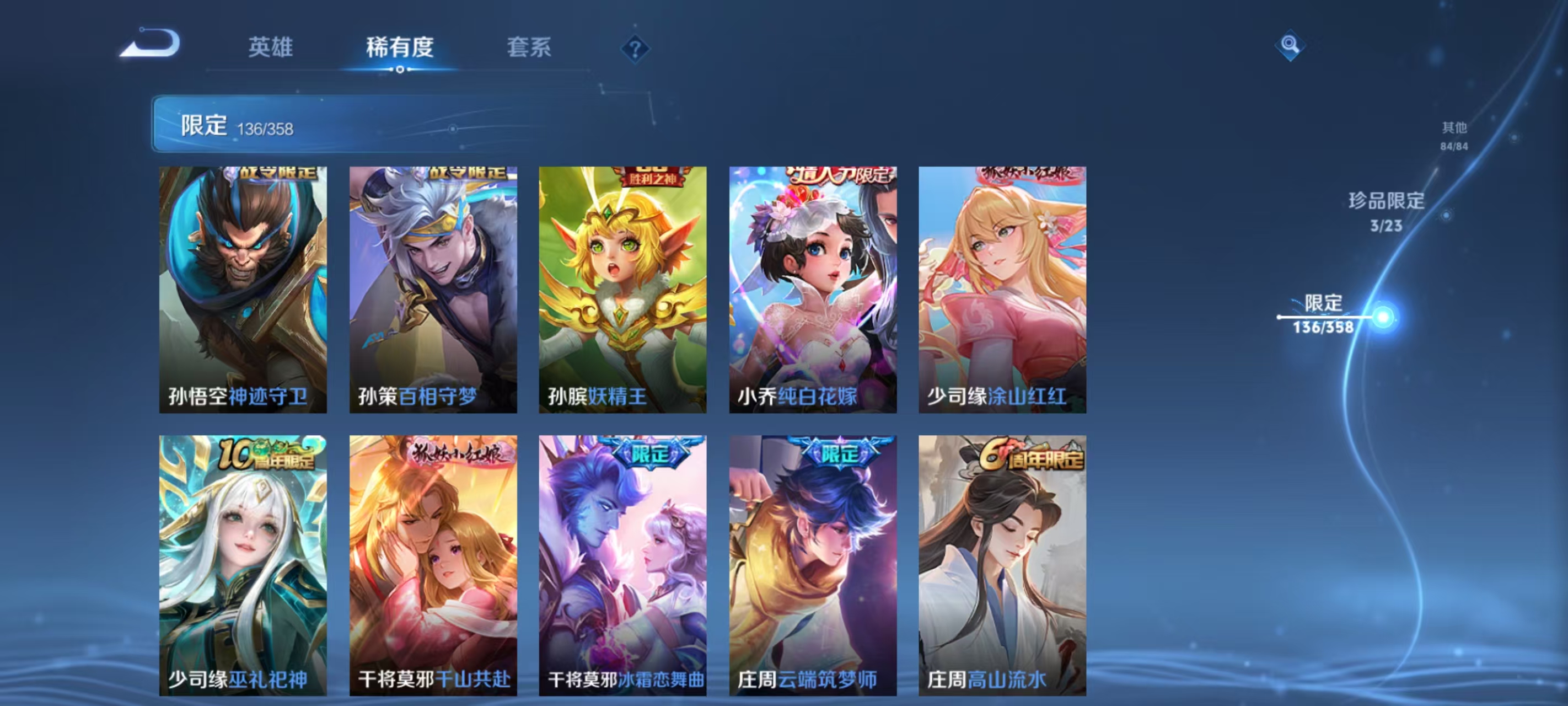Viewport: 1568px width, 706px height.
Task: Open search with the magnifier icon
Action: [x=1291, y=46]
